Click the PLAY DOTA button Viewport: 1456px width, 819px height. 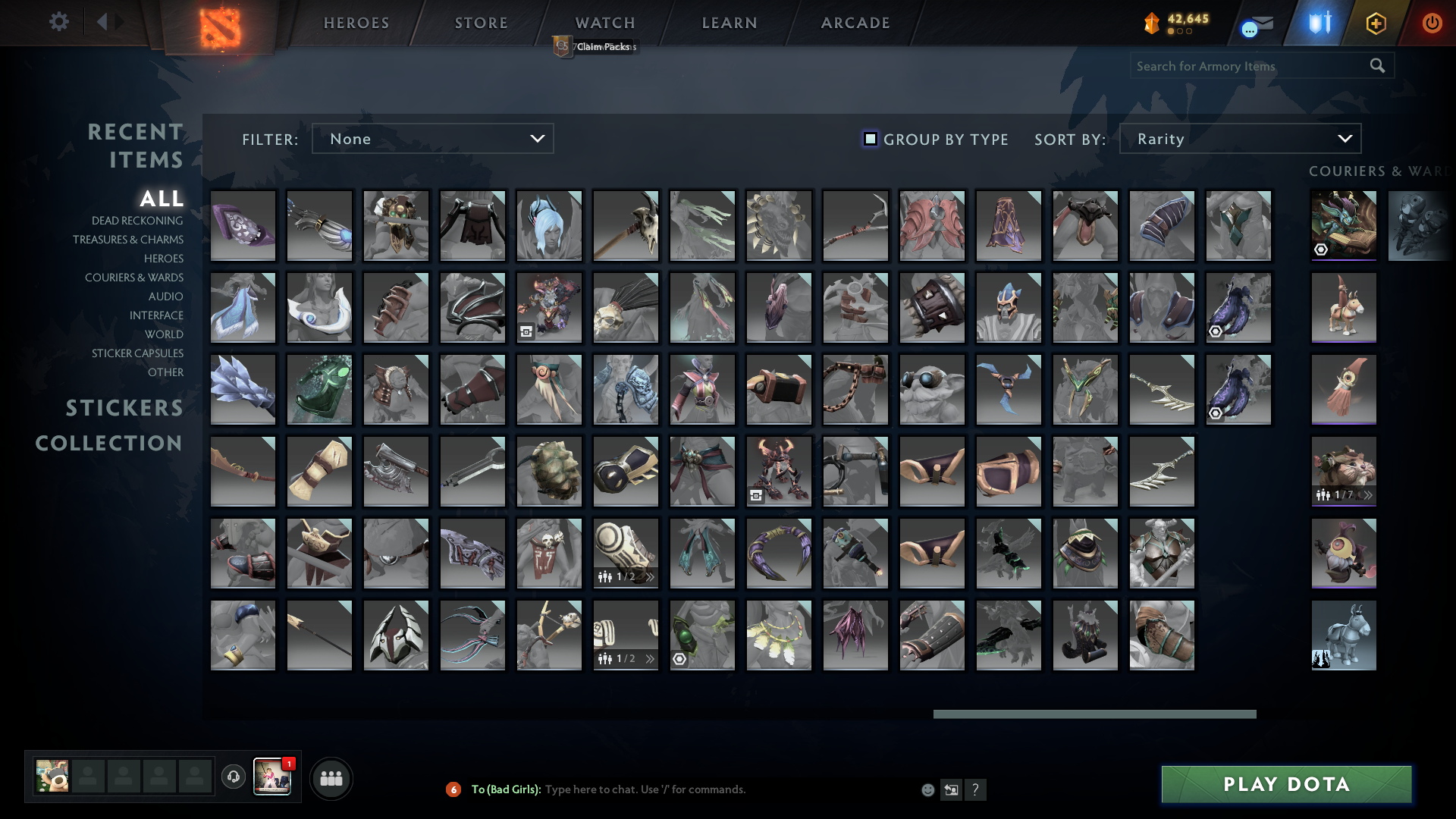(1286, 784)
